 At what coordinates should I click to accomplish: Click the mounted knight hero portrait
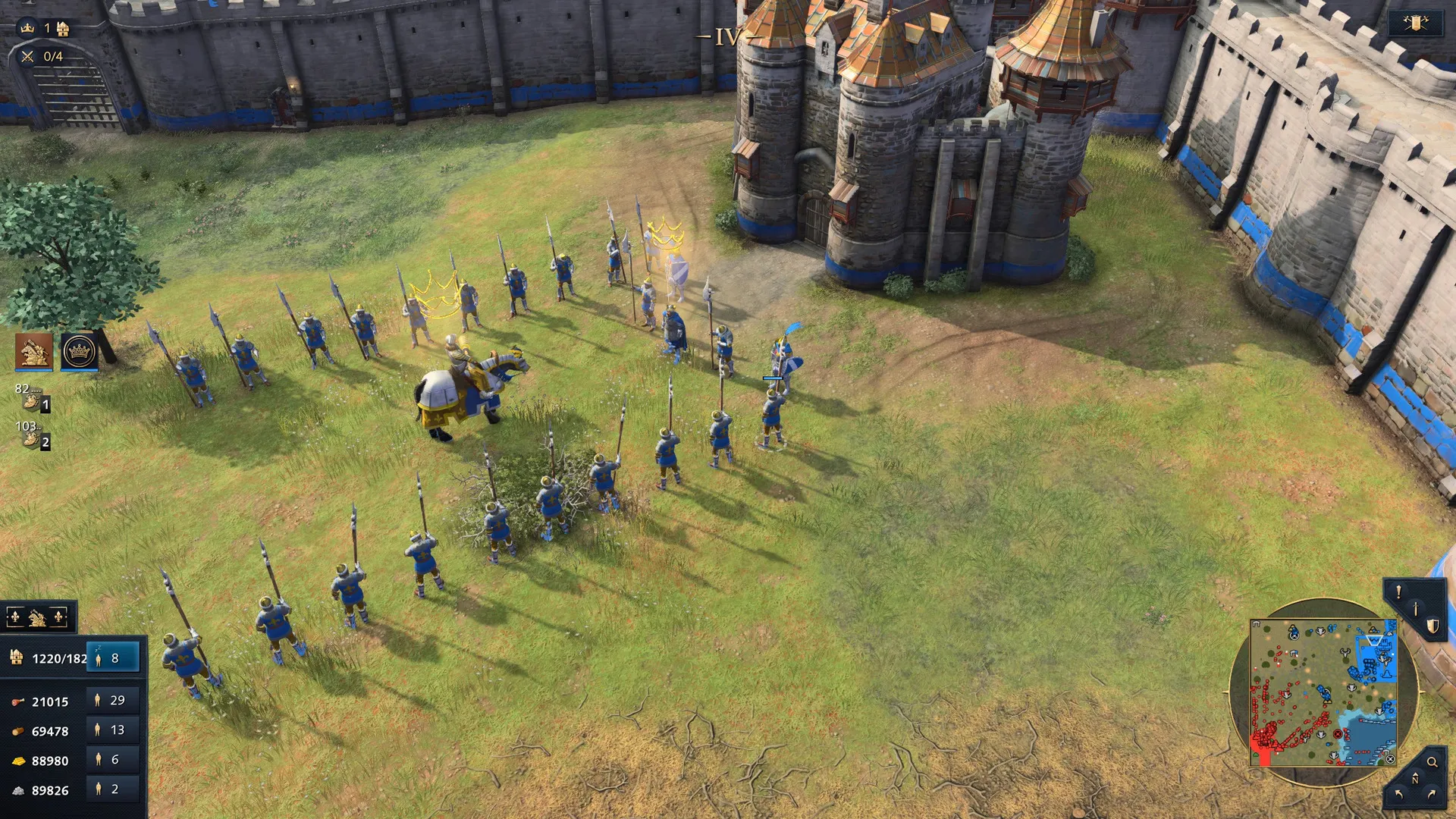(x=34, y=351)
